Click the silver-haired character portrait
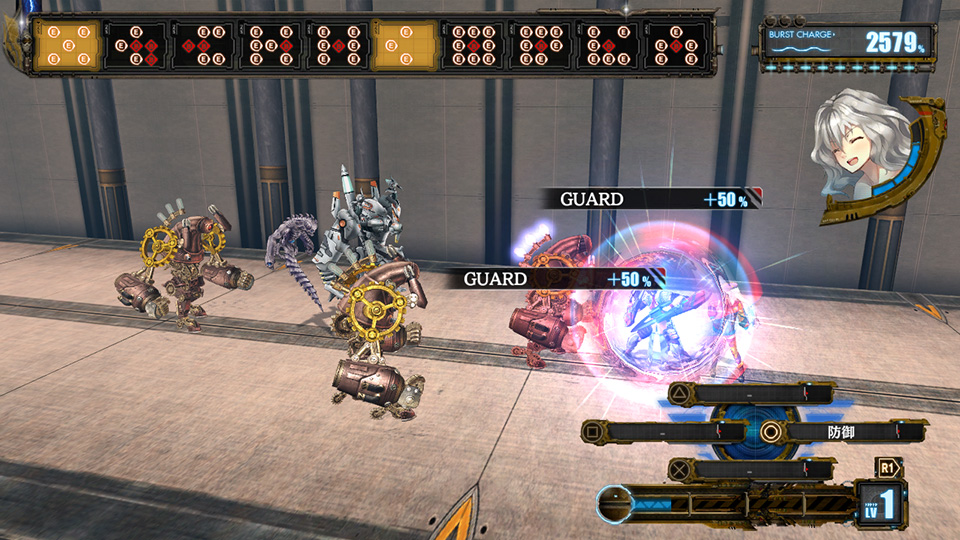 tap(858, 152)
